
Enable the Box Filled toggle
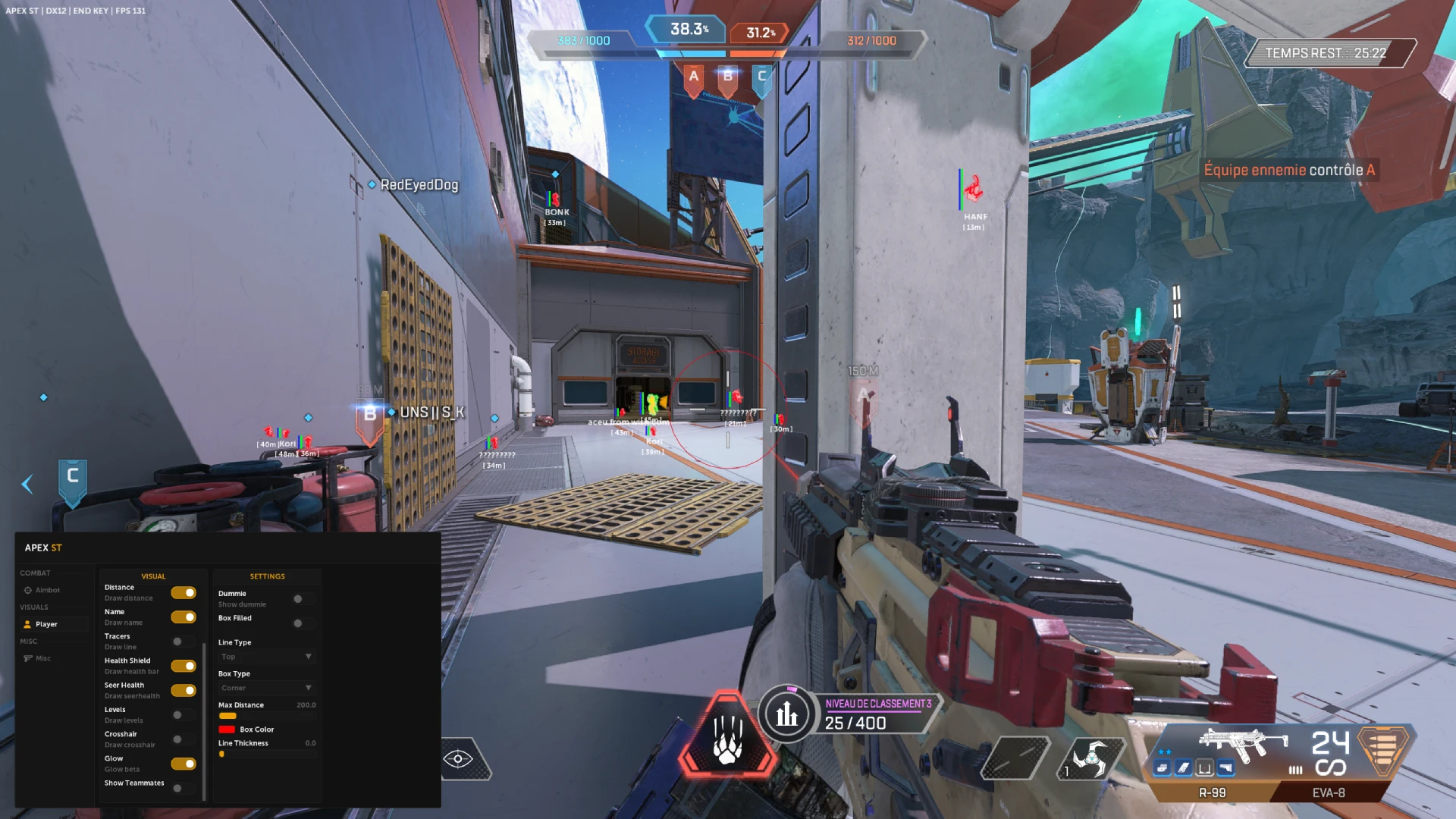tap(303, 623)
